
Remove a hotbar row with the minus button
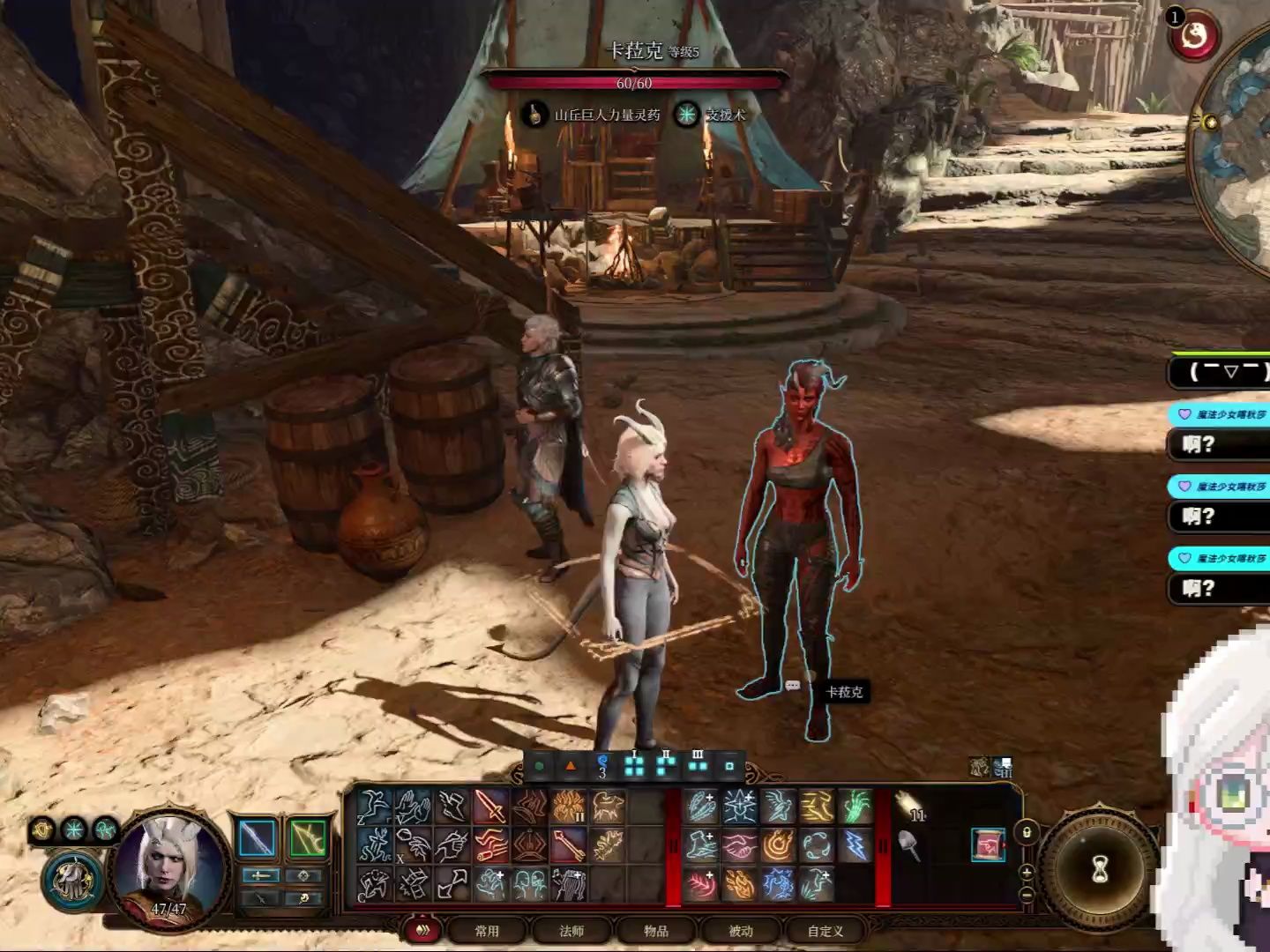1026,894
